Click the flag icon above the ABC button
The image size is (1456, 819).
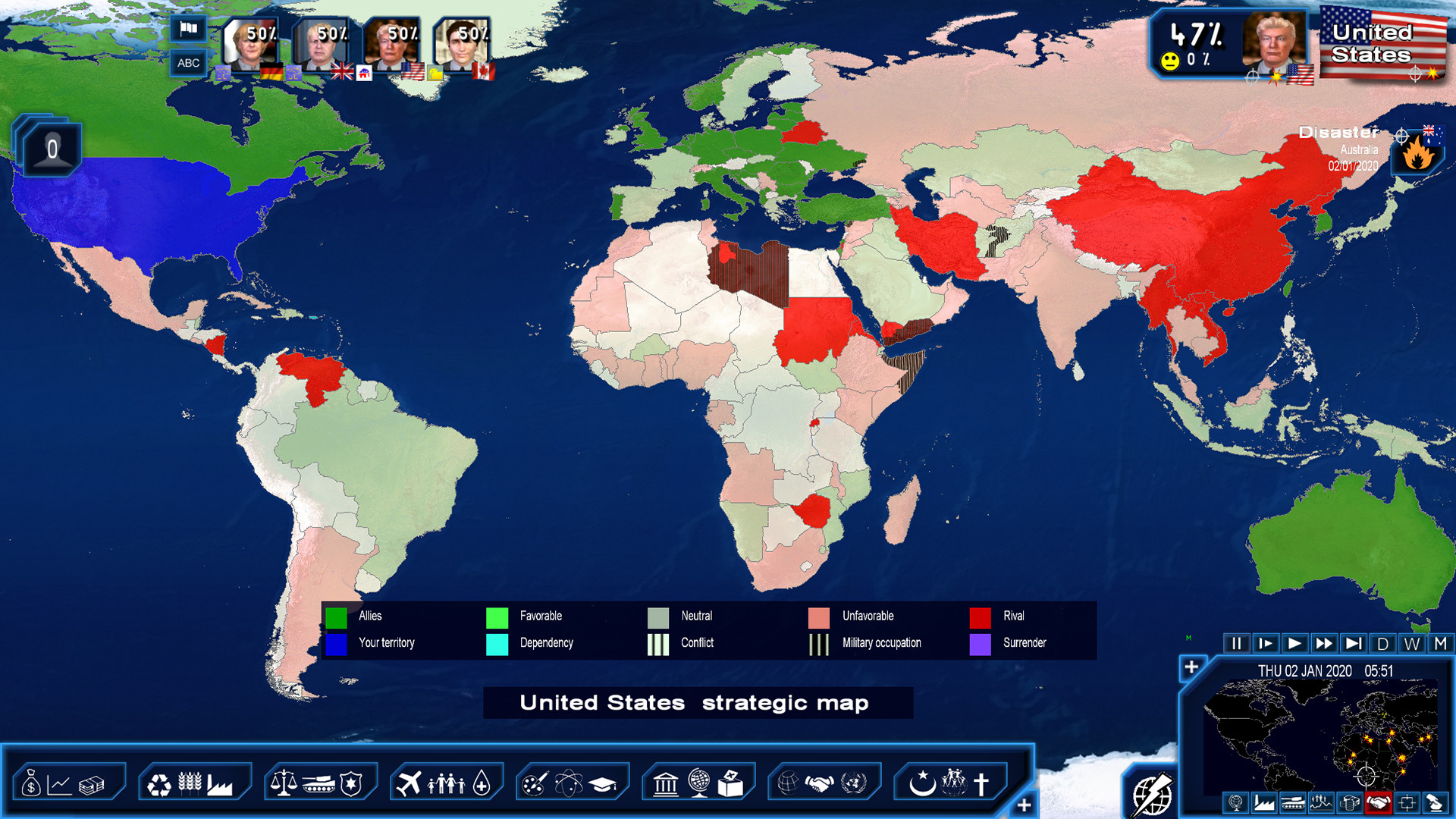[x=187, y=30]
